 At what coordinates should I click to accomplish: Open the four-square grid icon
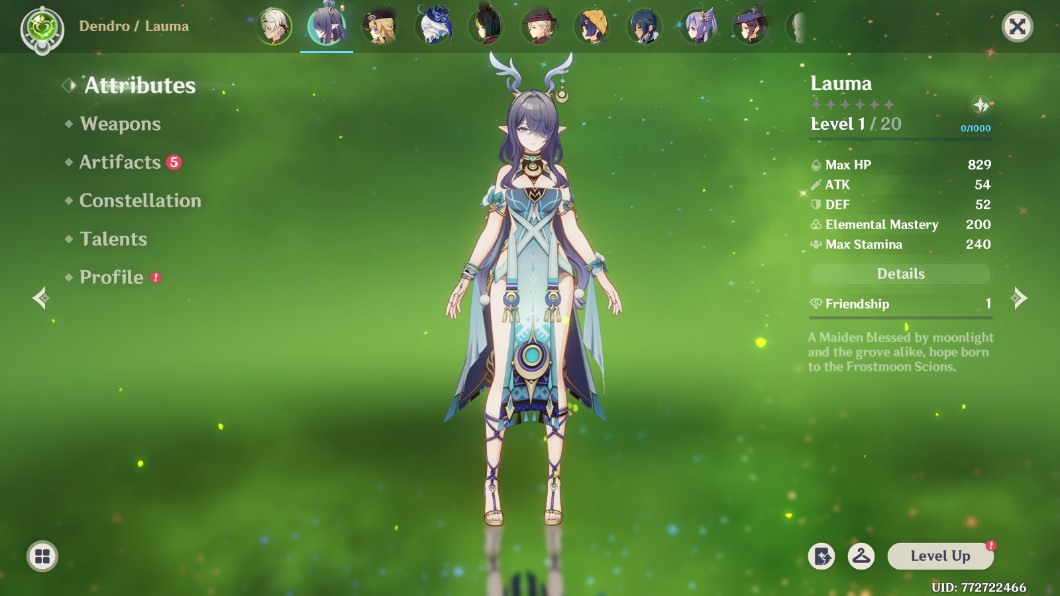(x=42, y=556)
